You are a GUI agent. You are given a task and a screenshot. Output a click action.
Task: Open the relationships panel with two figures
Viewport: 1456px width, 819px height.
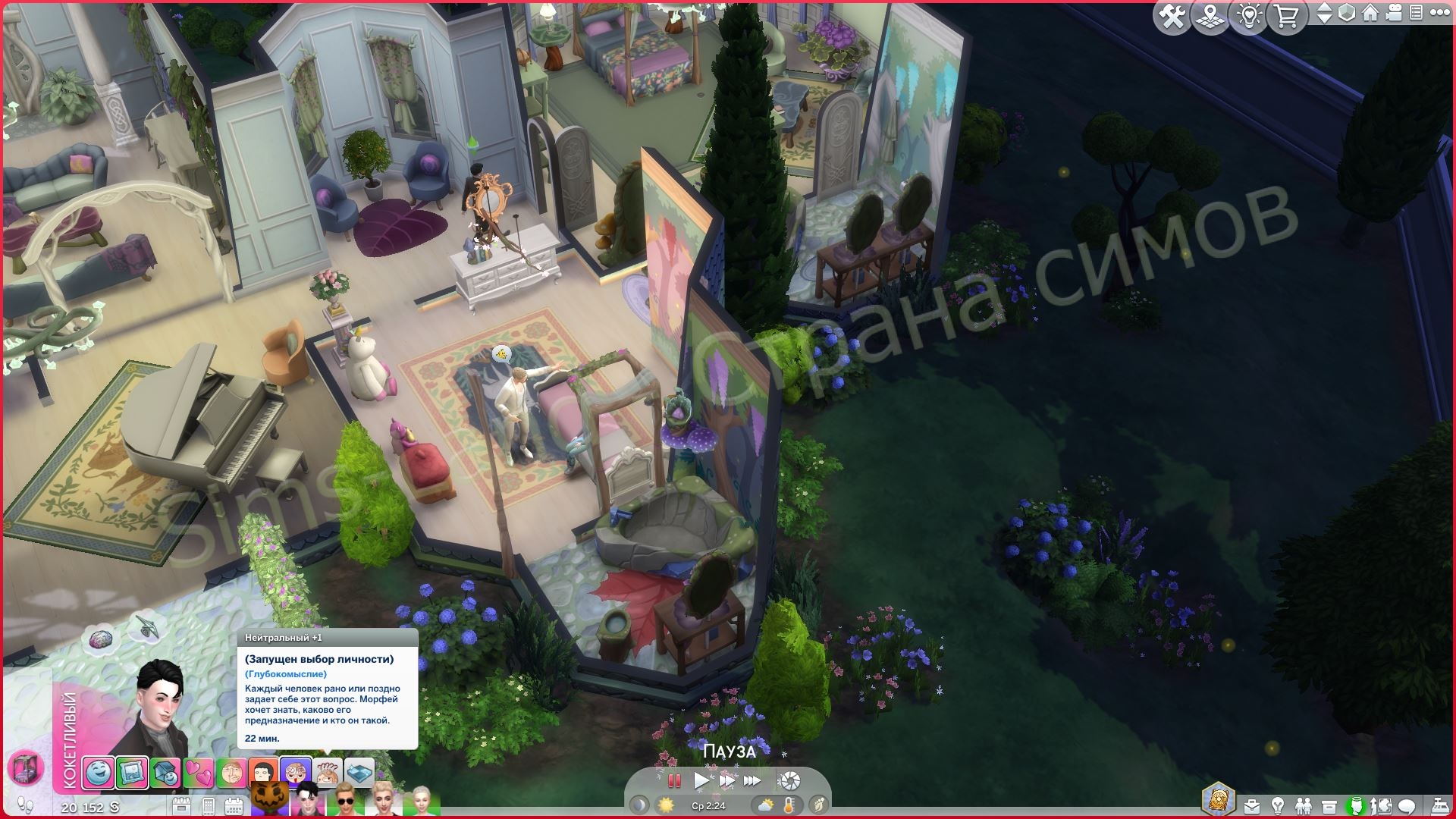[x=1304, y=805]
